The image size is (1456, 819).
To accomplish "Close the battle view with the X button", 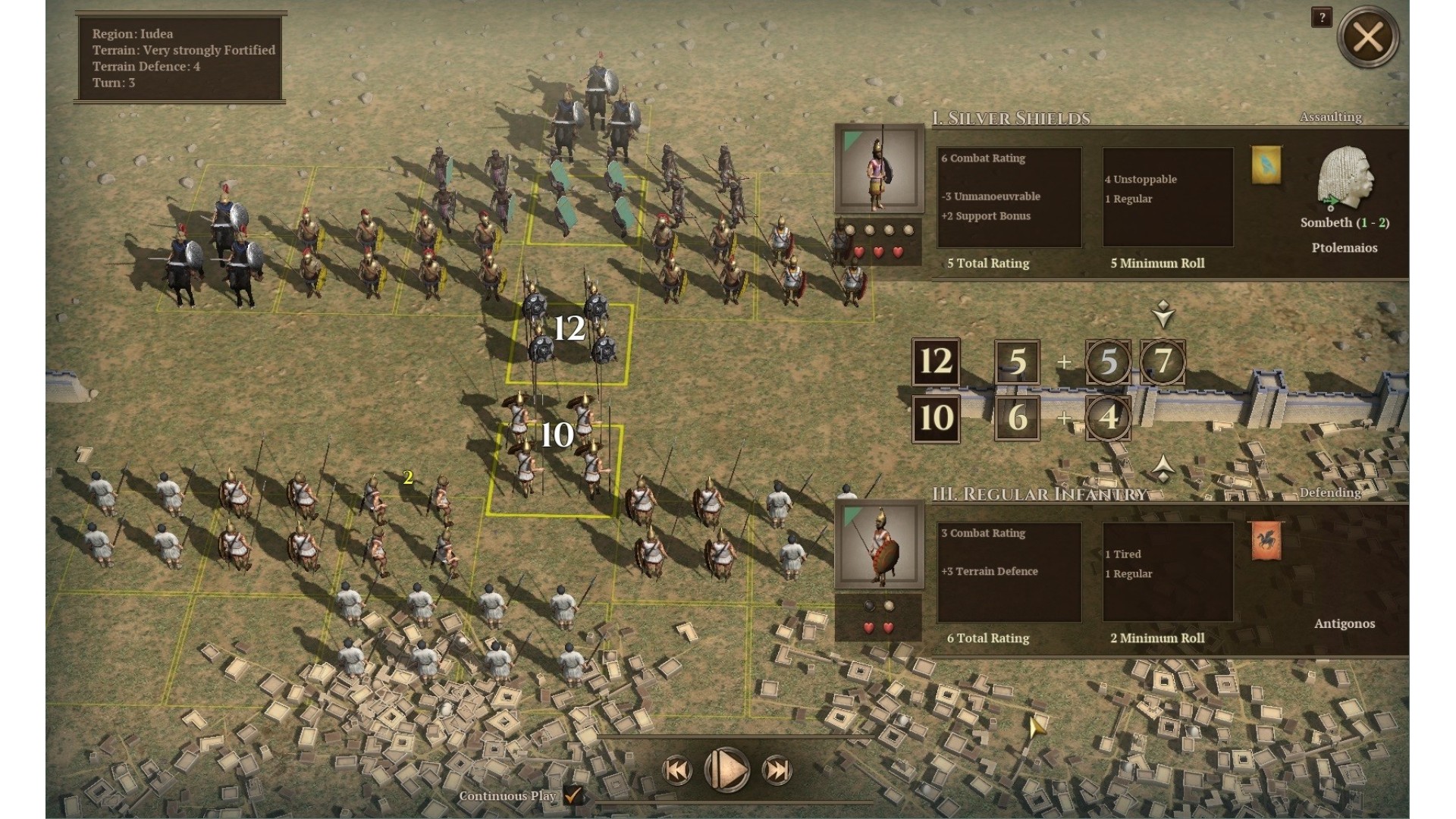I will tap(1367, 36).
